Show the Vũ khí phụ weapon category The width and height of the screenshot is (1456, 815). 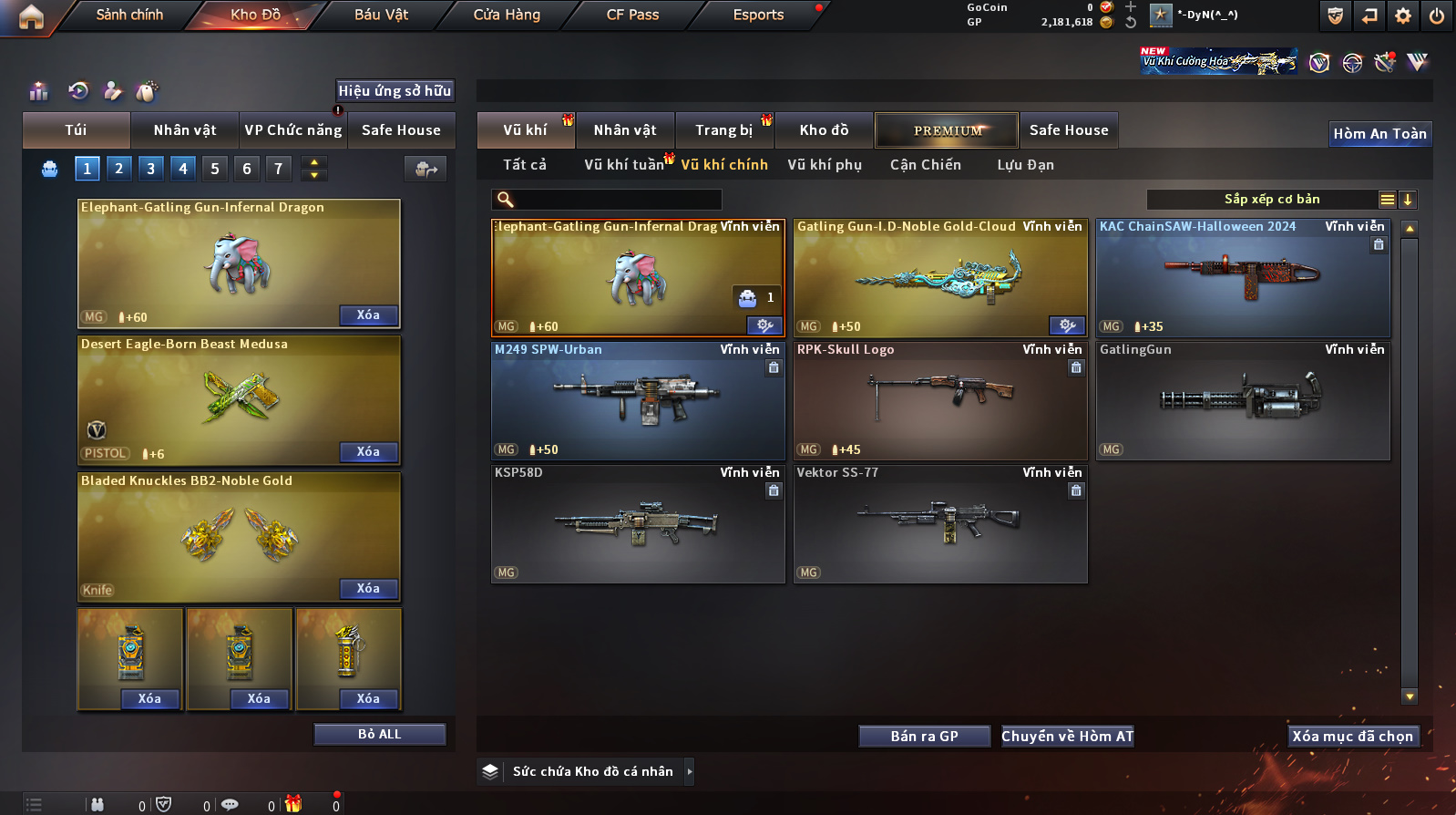point(825,165)
